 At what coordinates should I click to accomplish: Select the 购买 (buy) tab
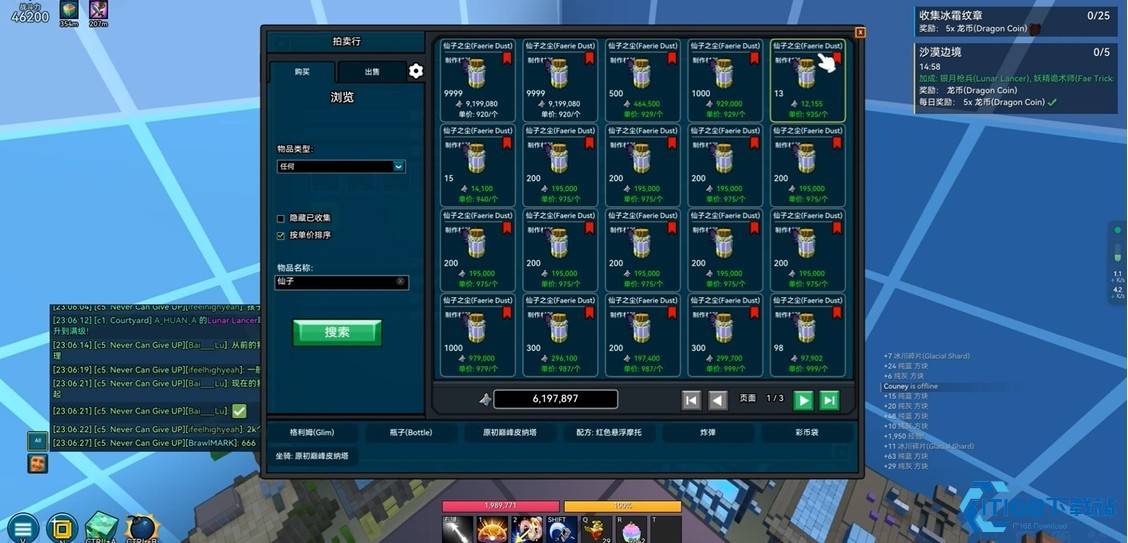pyautogui.click(x=302, y=72)
